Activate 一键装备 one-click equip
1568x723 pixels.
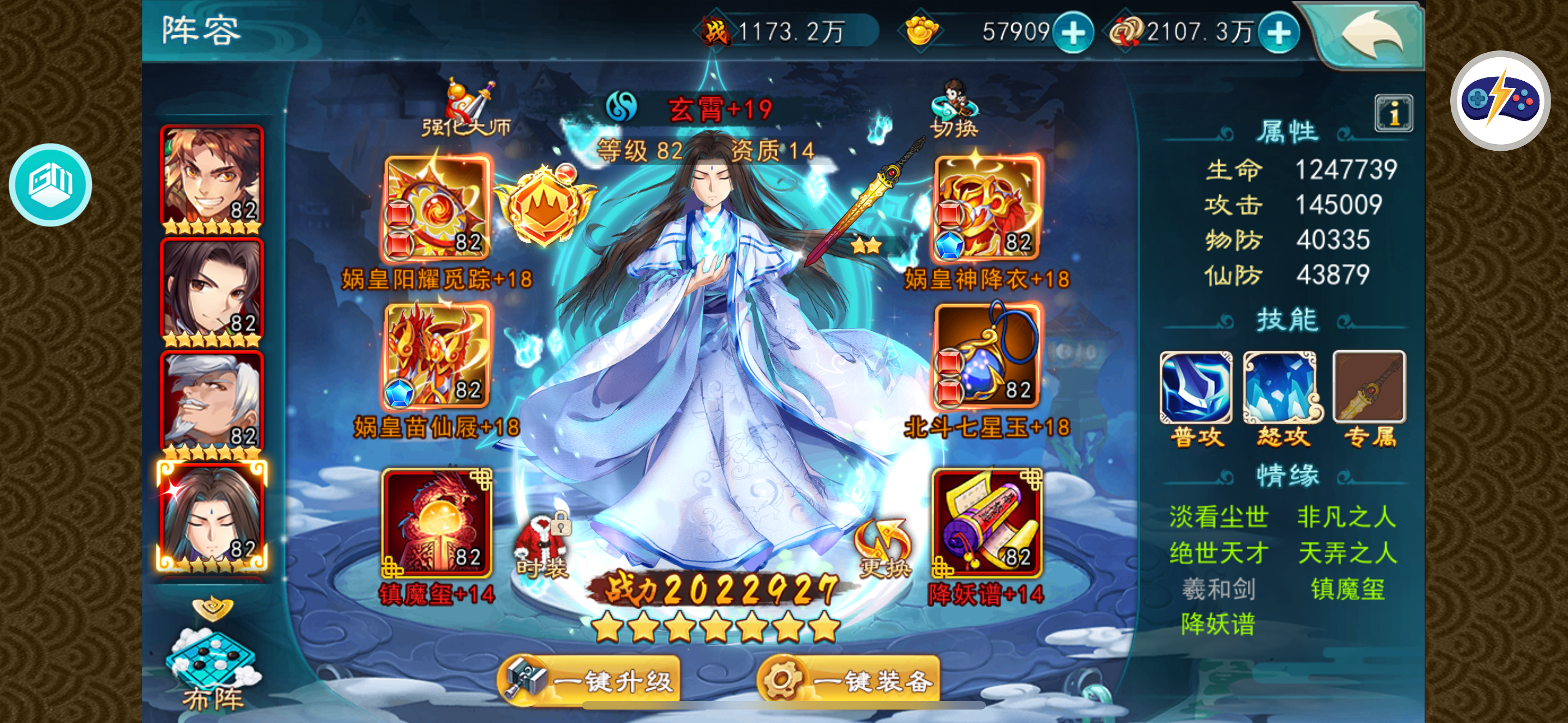pos(848,680)
